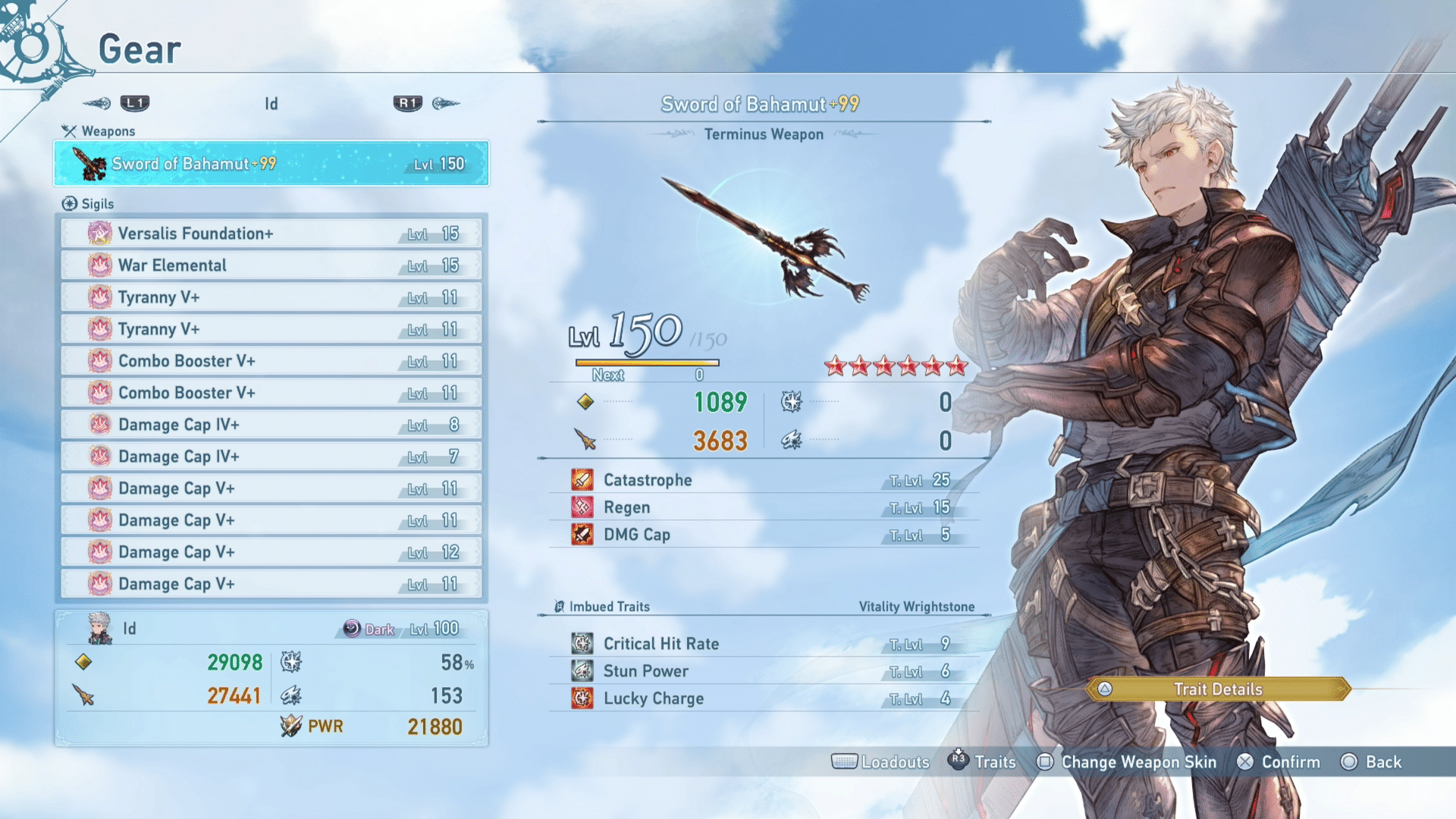Select the Critical Hit Rate imbued trait
Screen dimensions: 1456x819
763,644
